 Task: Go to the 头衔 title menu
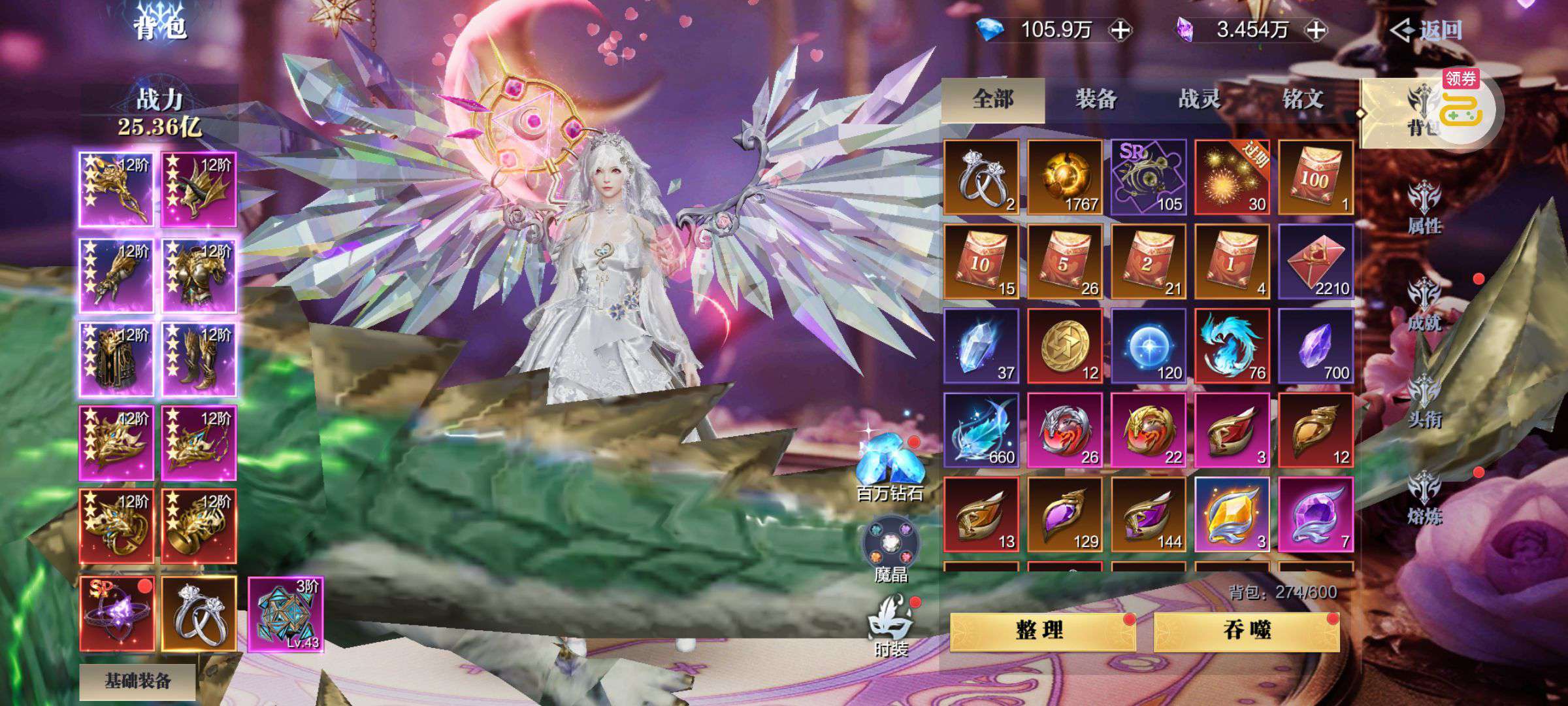[1424, 401]
